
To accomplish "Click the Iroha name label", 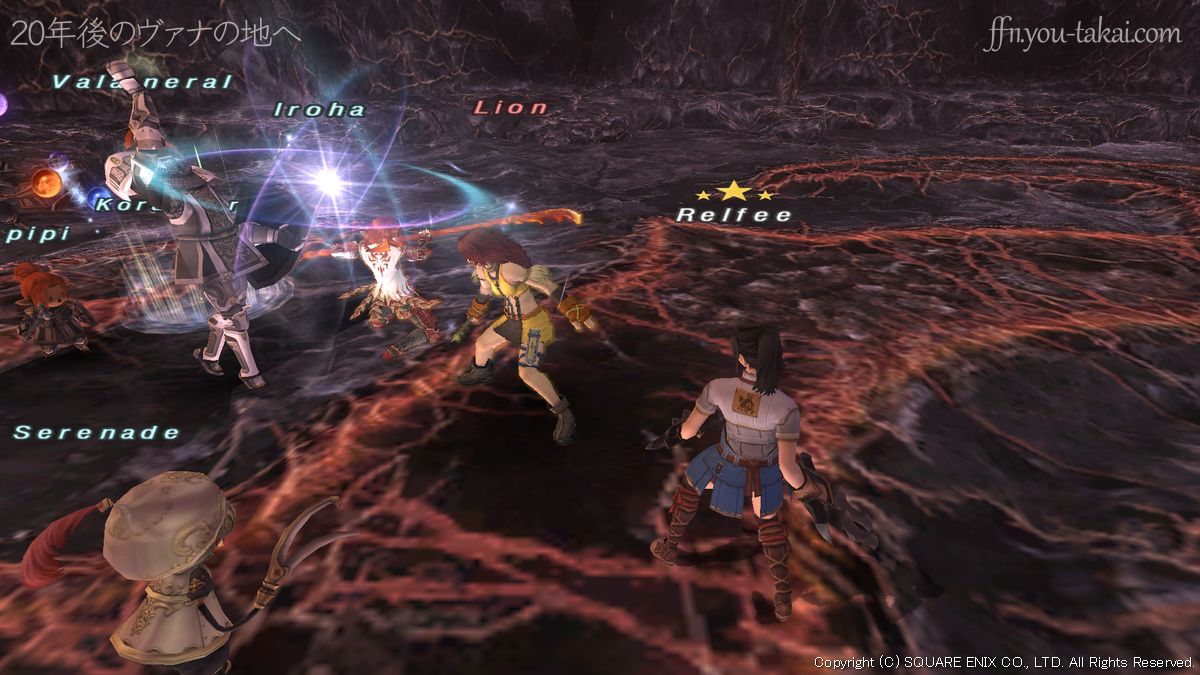I will pyautogui.click(x=320, y=110).
